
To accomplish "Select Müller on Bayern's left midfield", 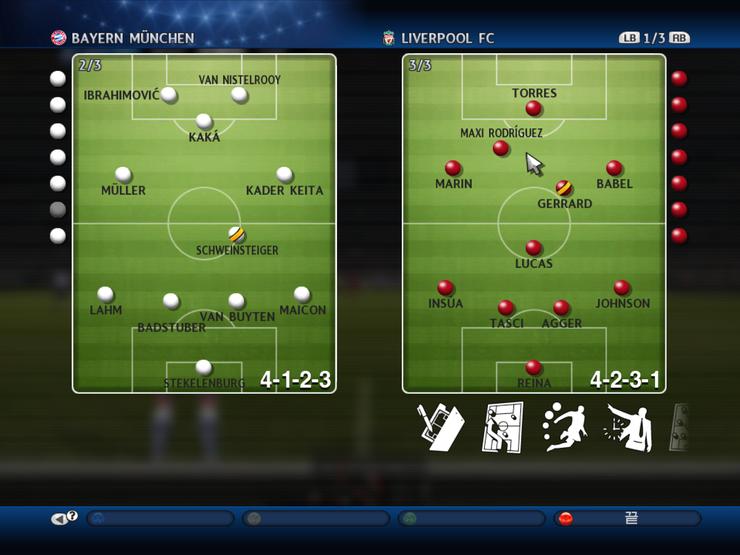I will coord(123,174).
